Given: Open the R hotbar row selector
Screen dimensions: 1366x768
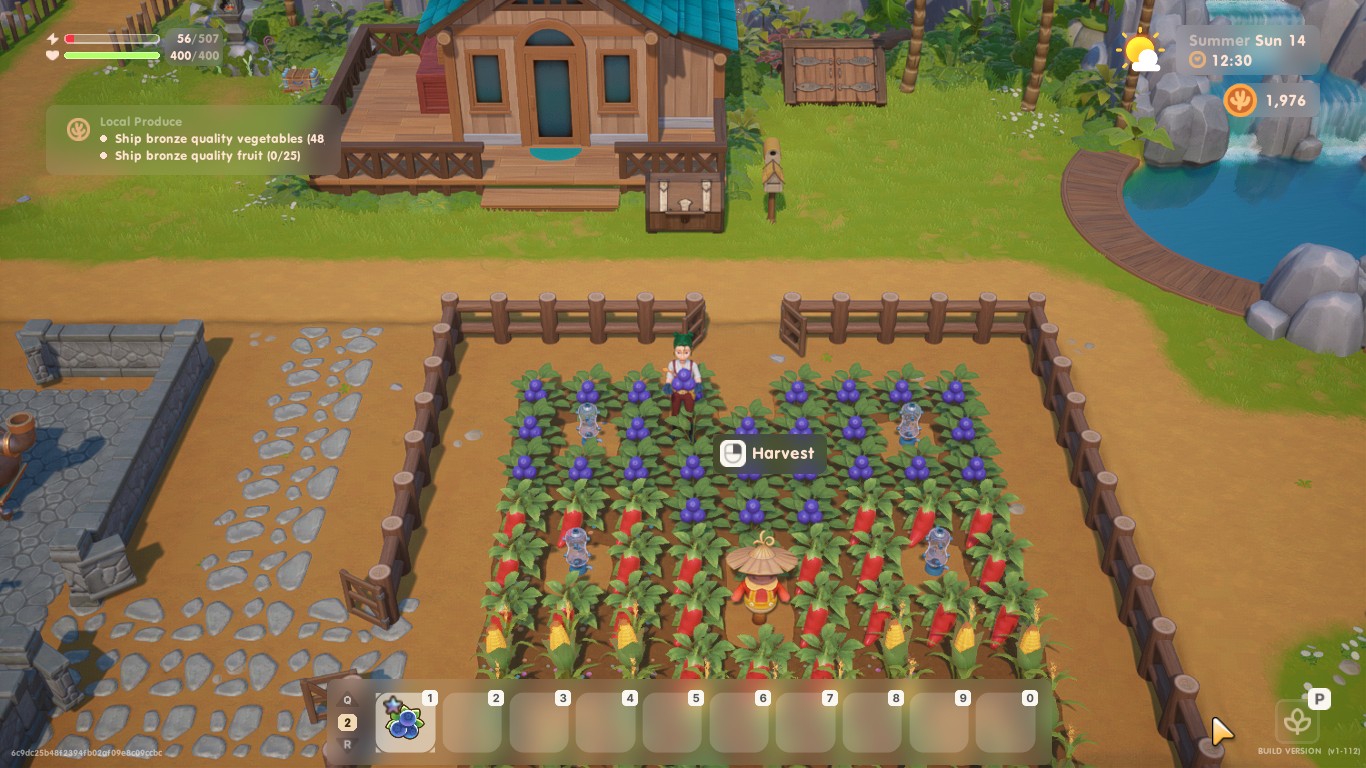Looking at the screenshot, I should tap(348, 742).
